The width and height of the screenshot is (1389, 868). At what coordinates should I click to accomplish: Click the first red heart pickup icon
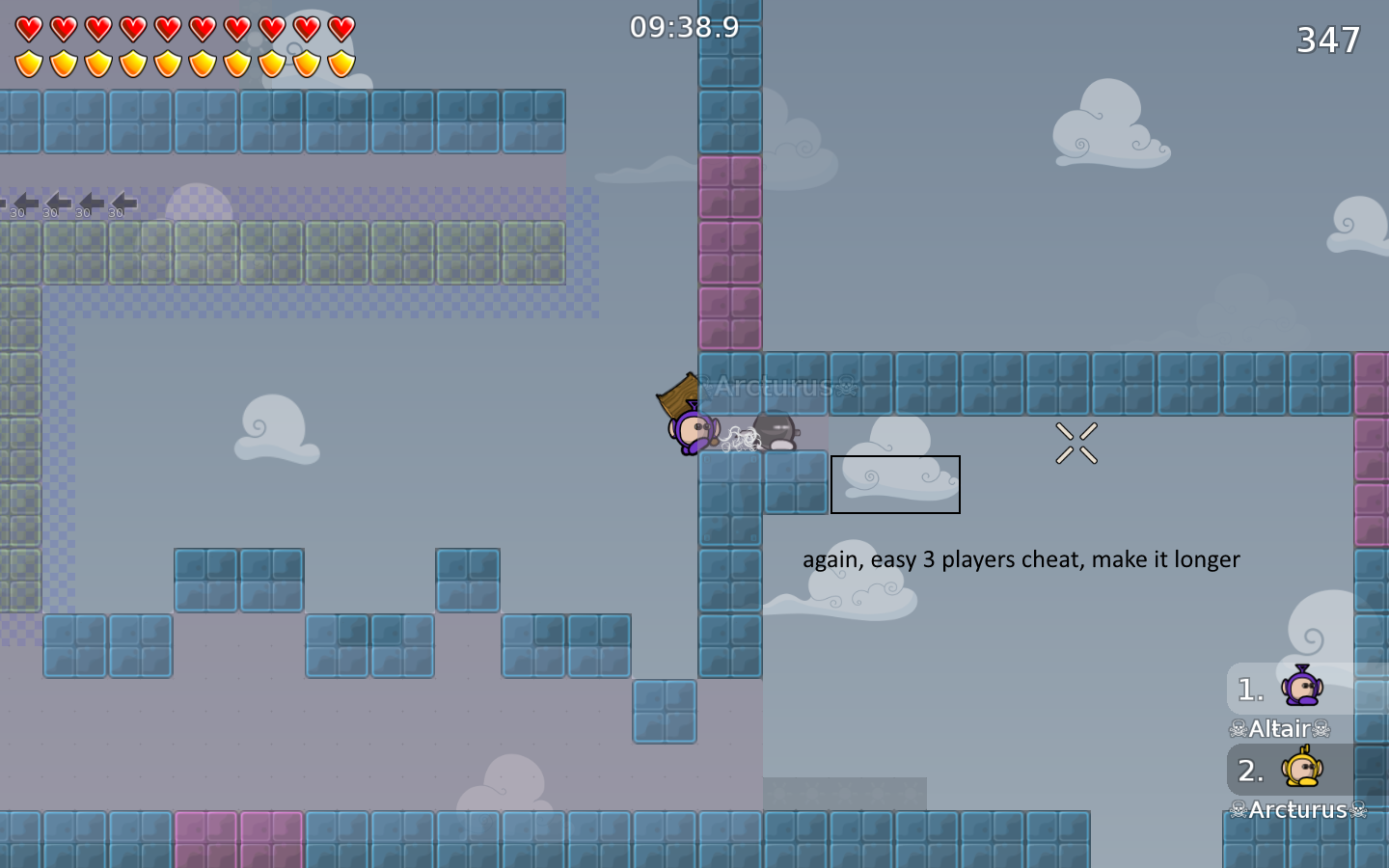click(x=28, y=29)
